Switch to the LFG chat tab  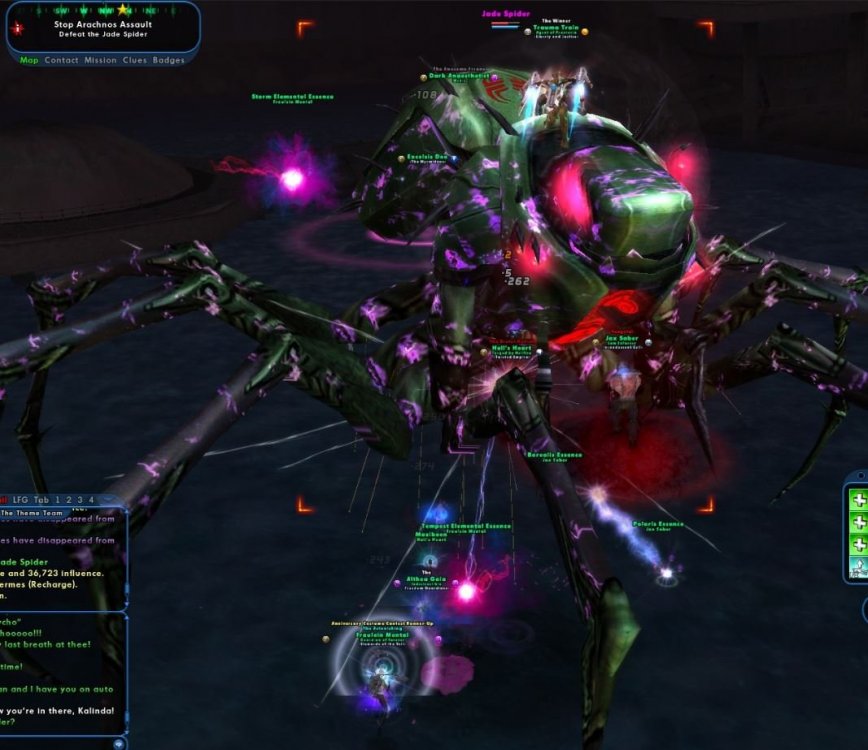click(20, 500)
